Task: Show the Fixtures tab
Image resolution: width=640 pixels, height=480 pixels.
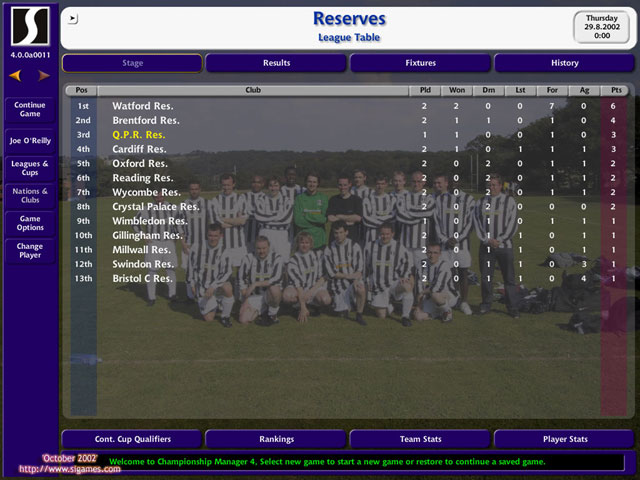Action: pos(420,63)
